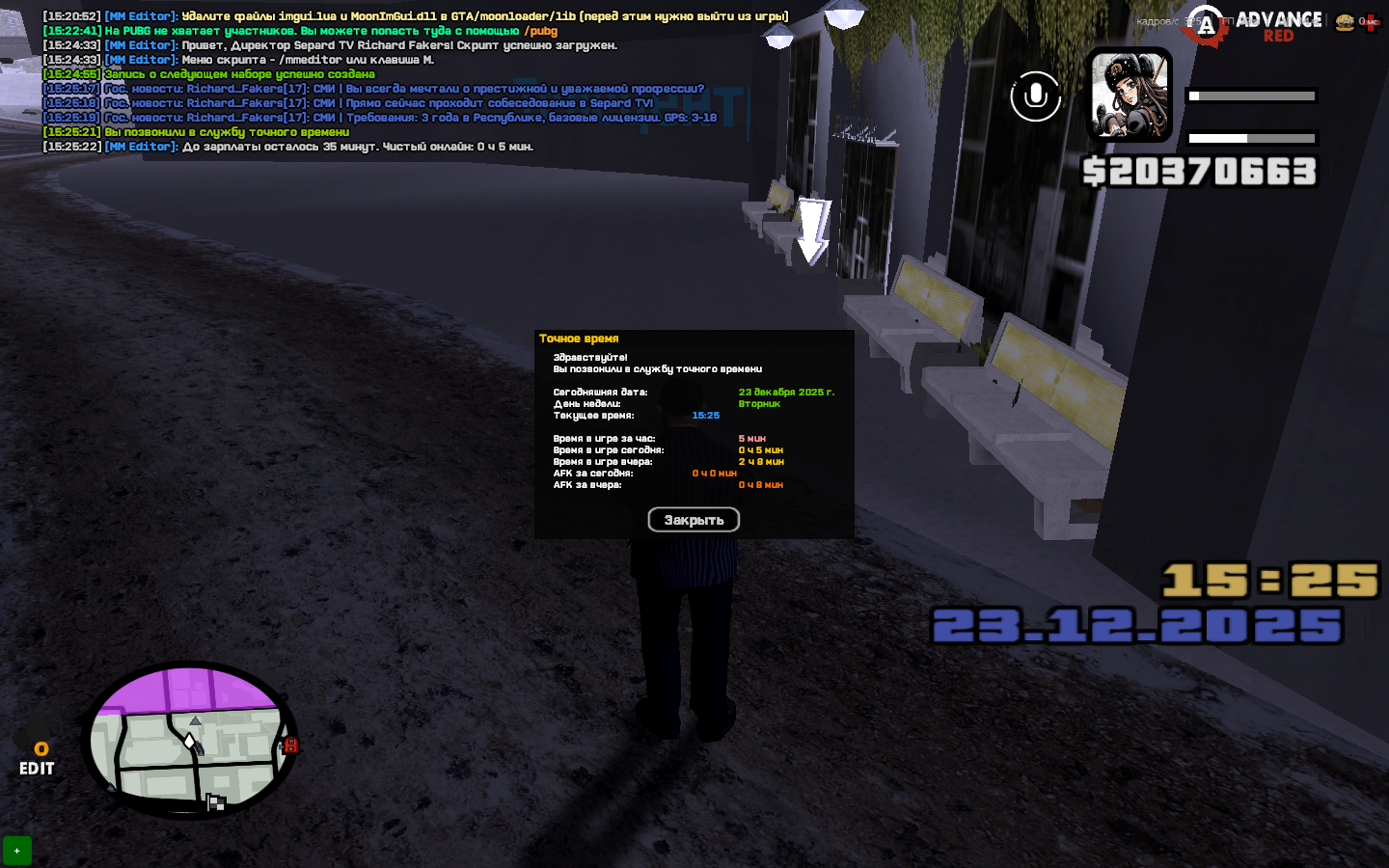Click the oval minimap radar
Viewport: 1389px width, 868px height.
[190, 740]
